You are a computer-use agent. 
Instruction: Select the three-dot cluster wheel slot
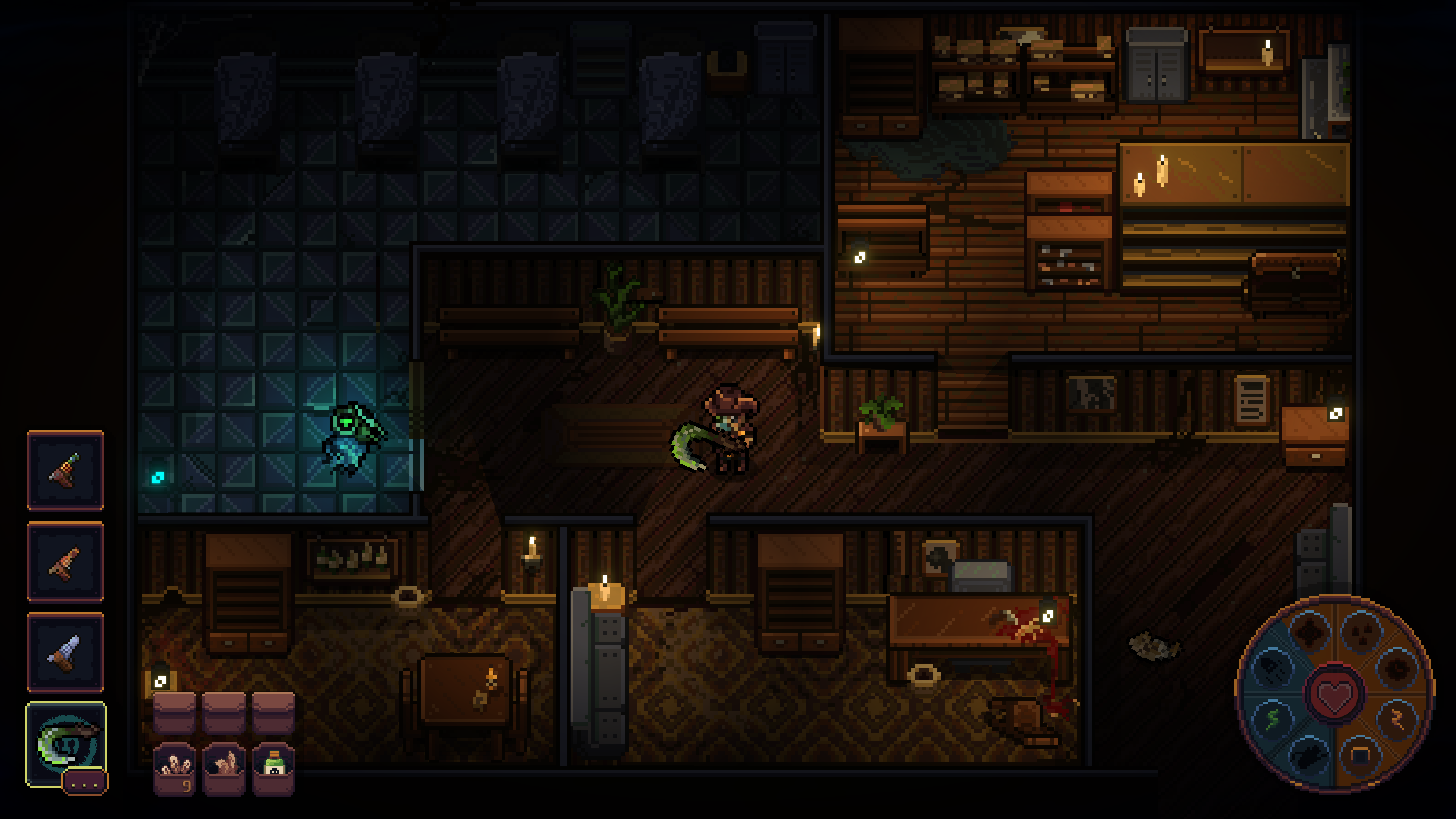(x=1360, y=631)
